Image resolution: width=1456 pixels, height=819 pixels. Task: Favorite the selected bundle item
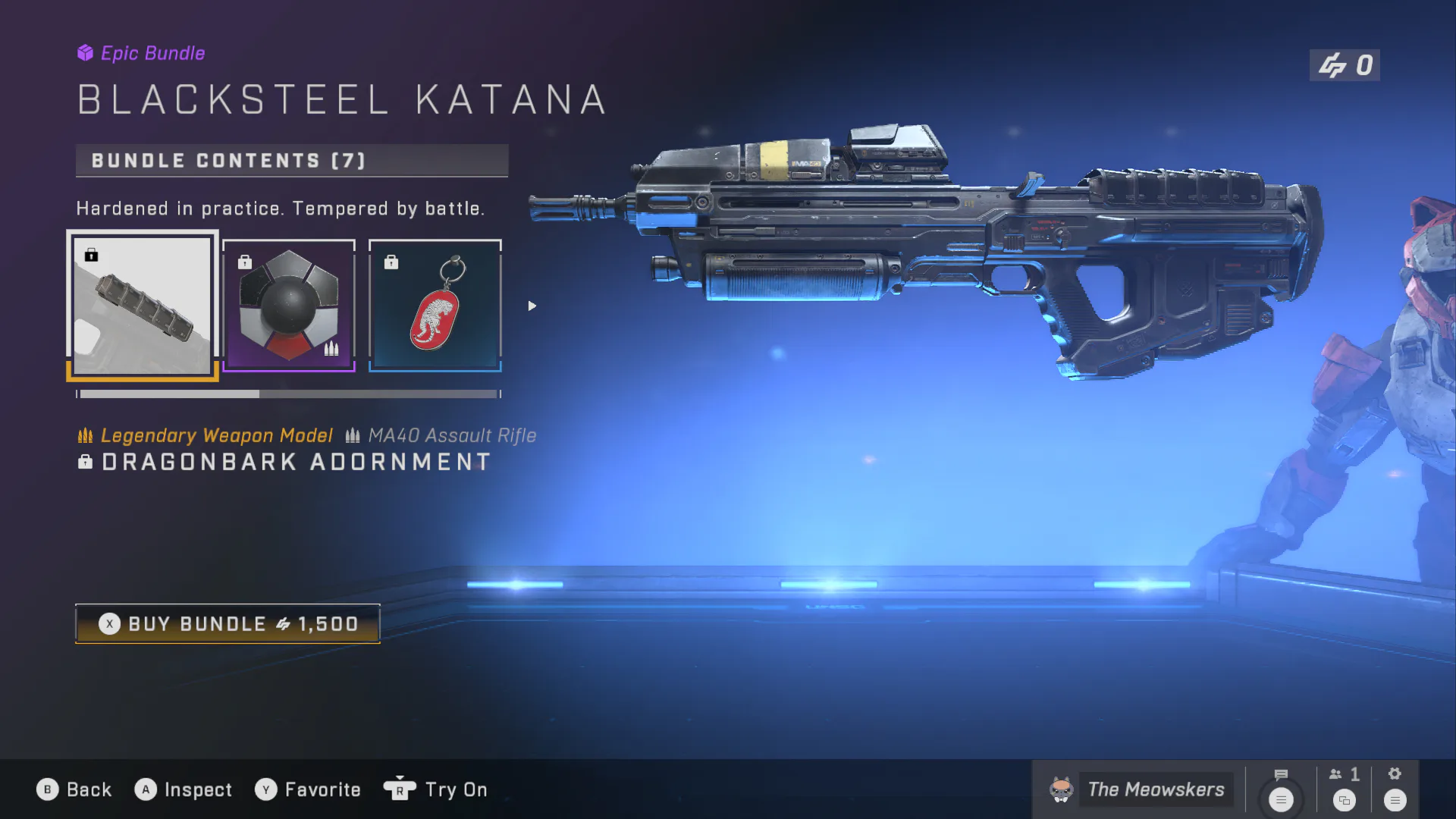click(x=308, y=789)
